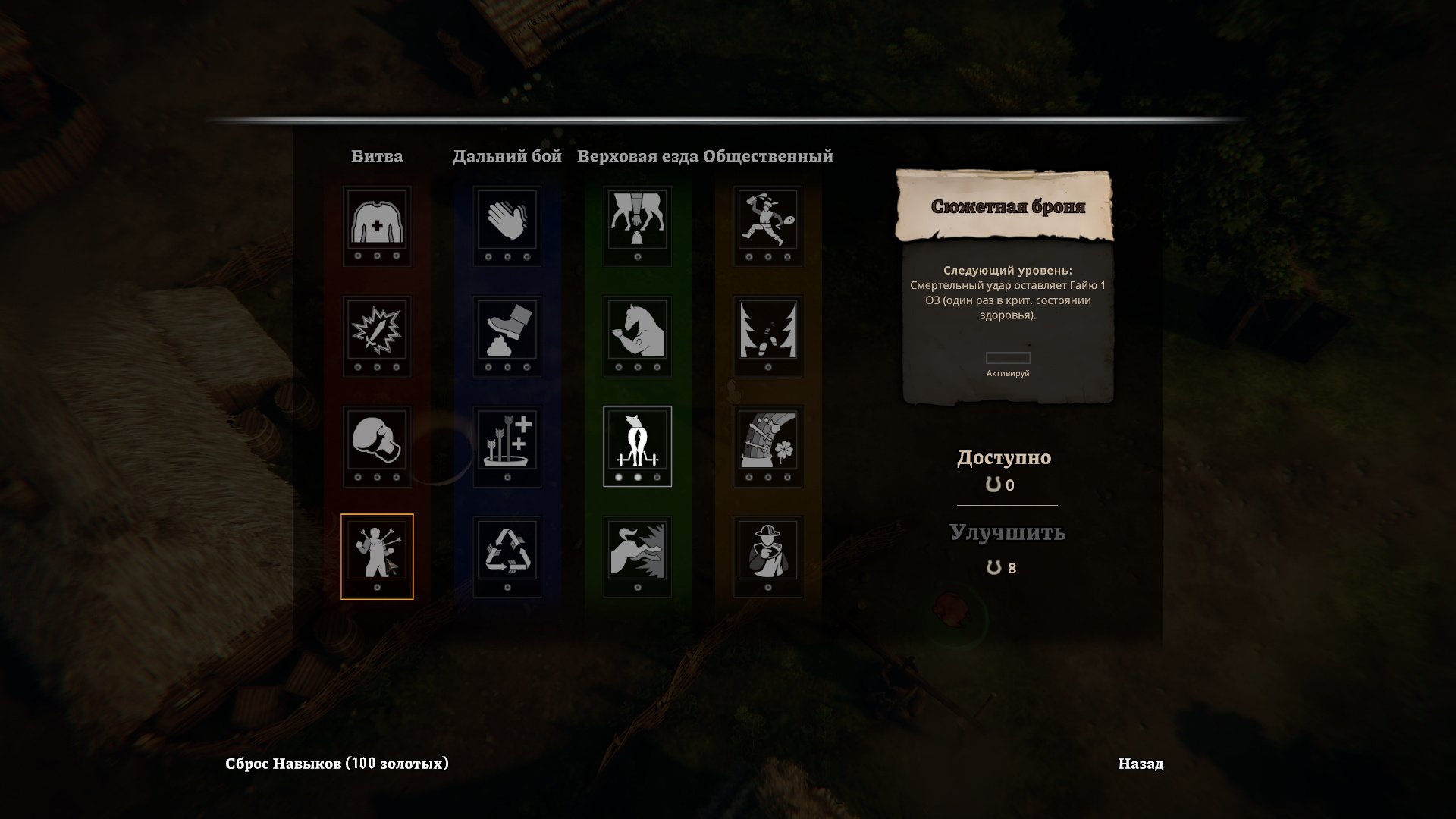Choose the sword burst skill icon
Screen dimensions: 1456x819
(377, 331)
